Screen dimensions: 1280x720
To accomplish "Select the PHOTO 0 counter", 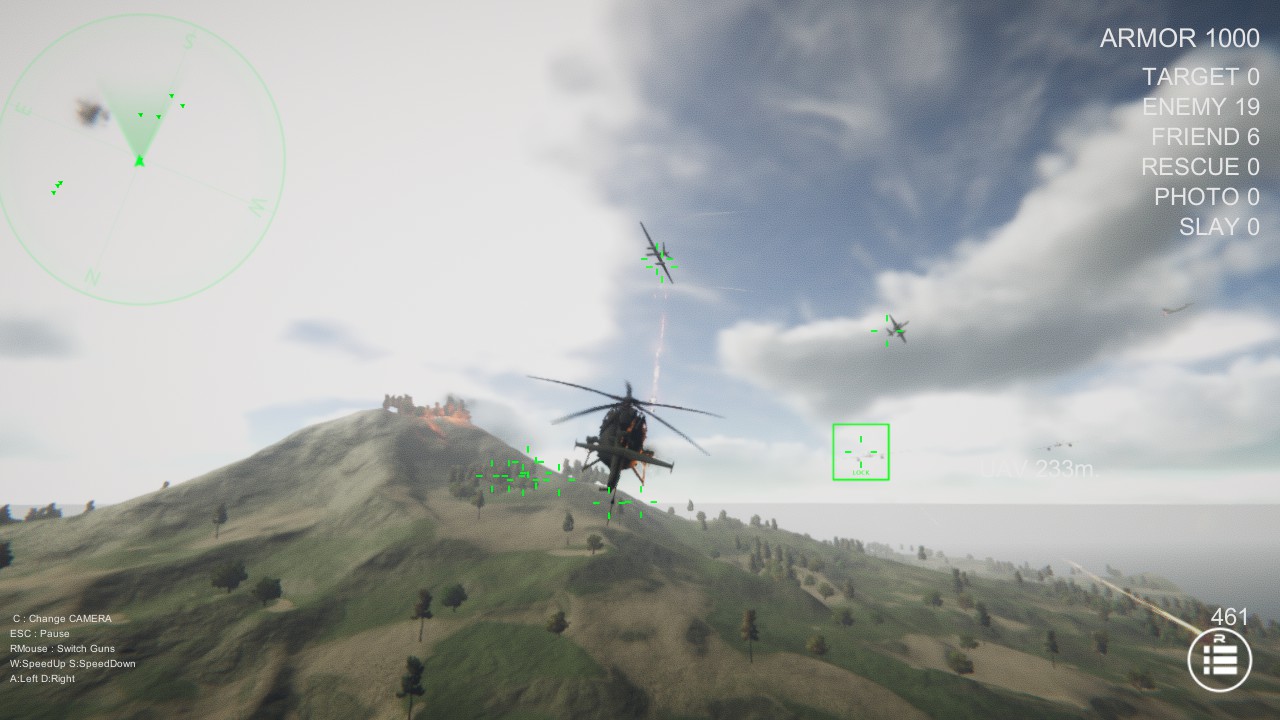I will (x=1207, y=197).
